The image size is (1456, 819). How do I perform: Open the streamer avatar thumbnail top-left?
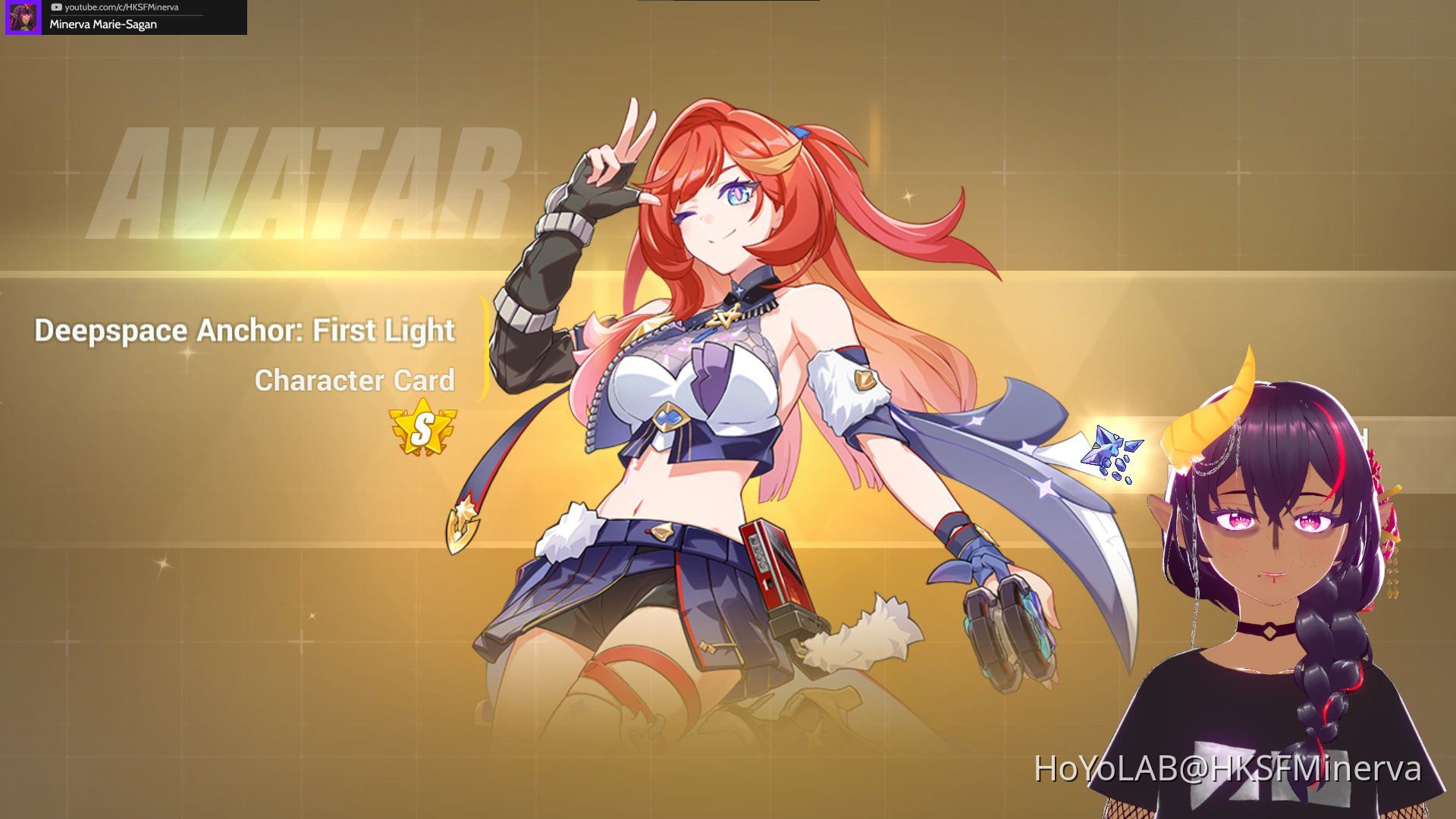tap(23, 17)
